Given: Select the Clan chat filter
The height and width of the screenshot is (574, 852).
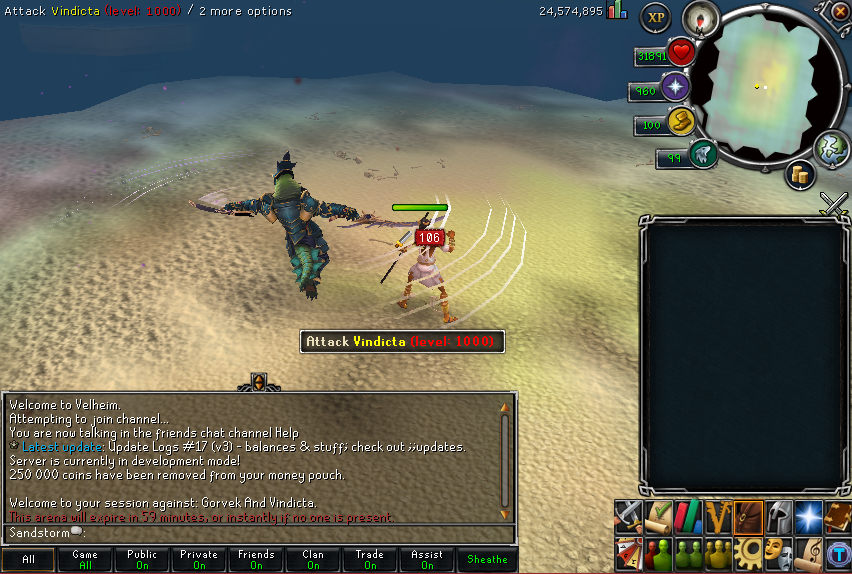Looking at the screenshot, I should [x=313, y=560].
